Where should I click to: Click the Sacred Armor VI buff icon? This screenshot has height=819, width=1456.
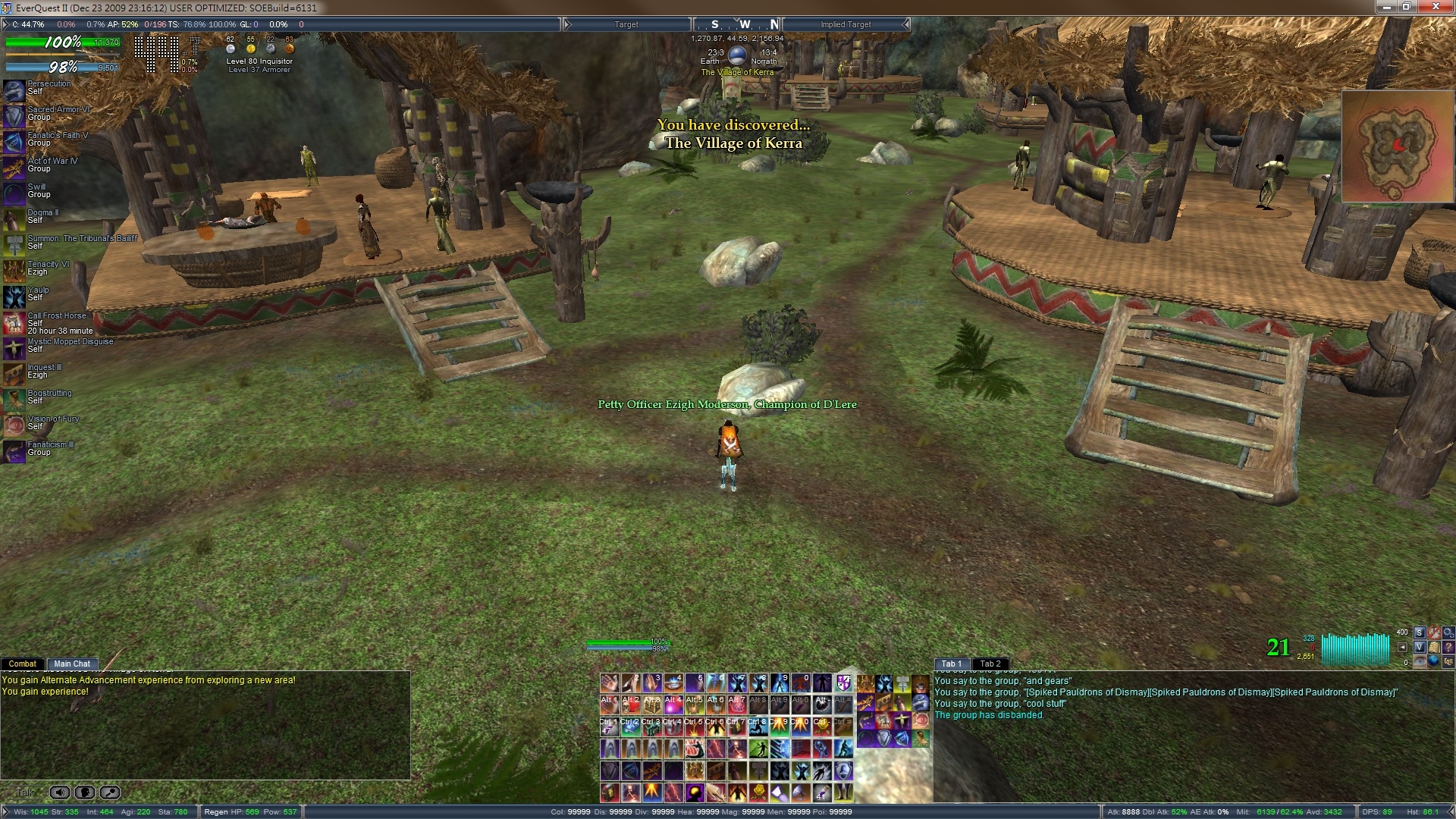(14, 116)
